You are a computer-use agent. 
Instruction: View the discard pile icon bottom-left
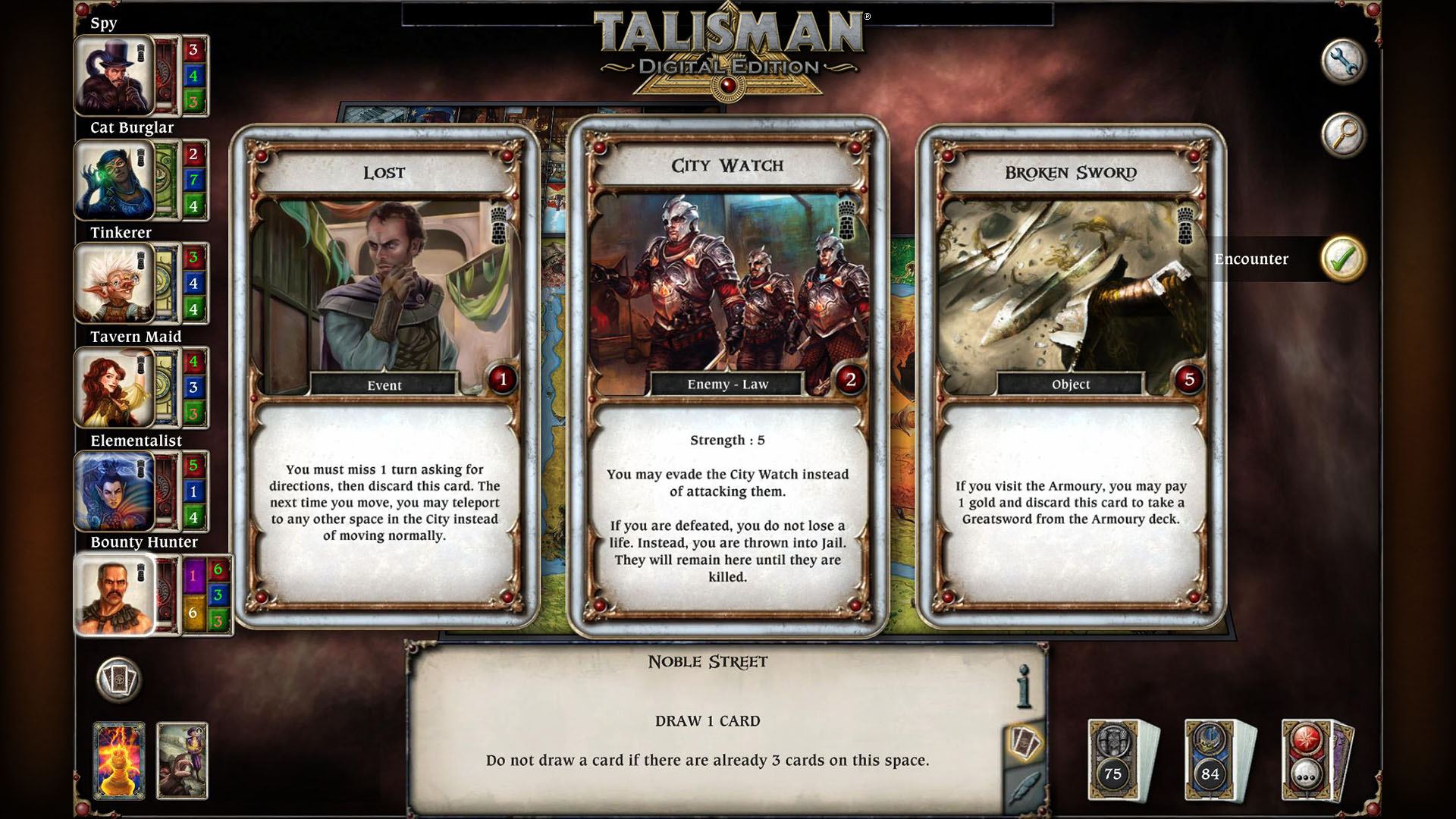118,680
